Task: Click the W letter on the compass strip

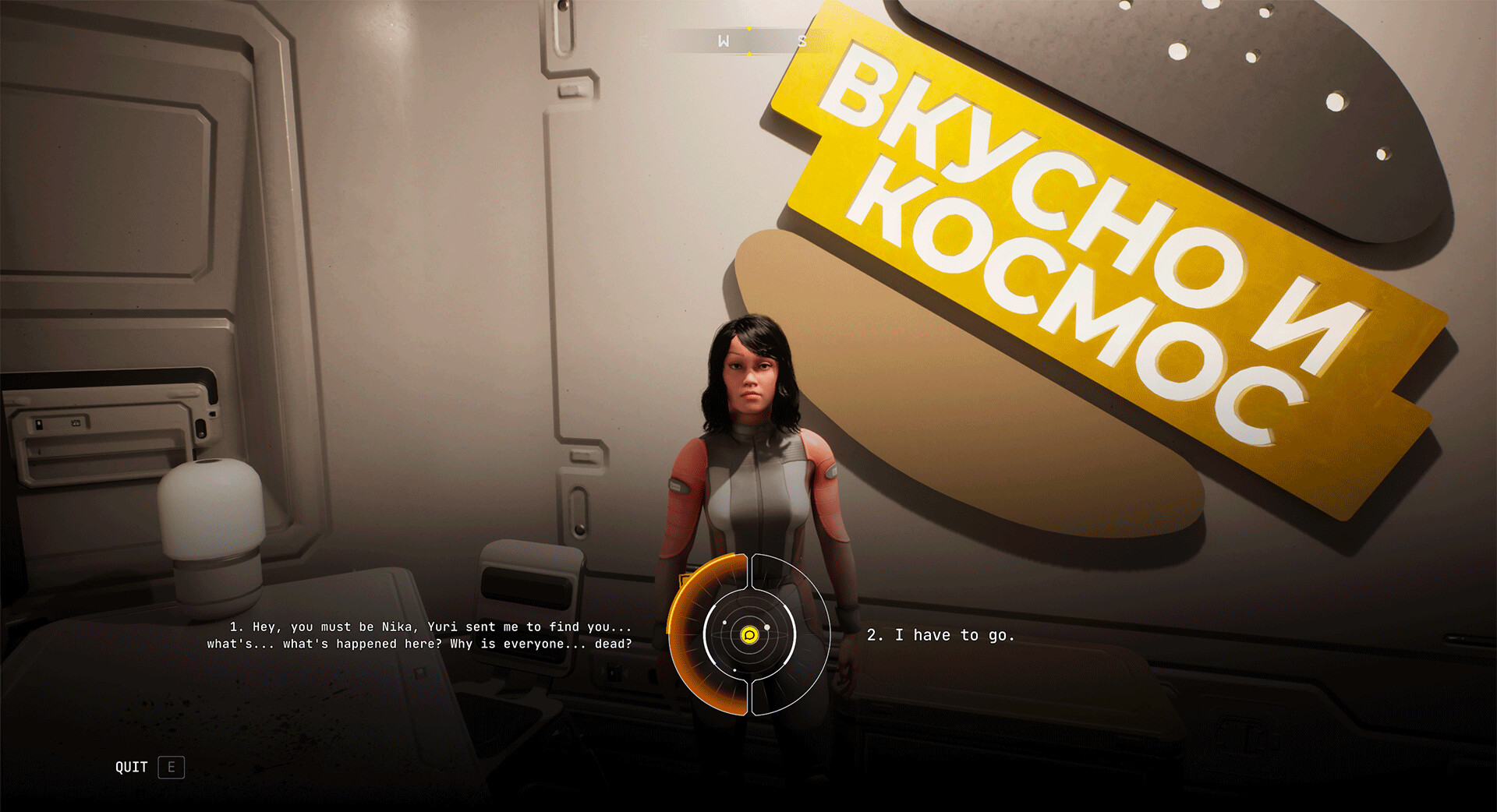Action: tap(724, 41)
